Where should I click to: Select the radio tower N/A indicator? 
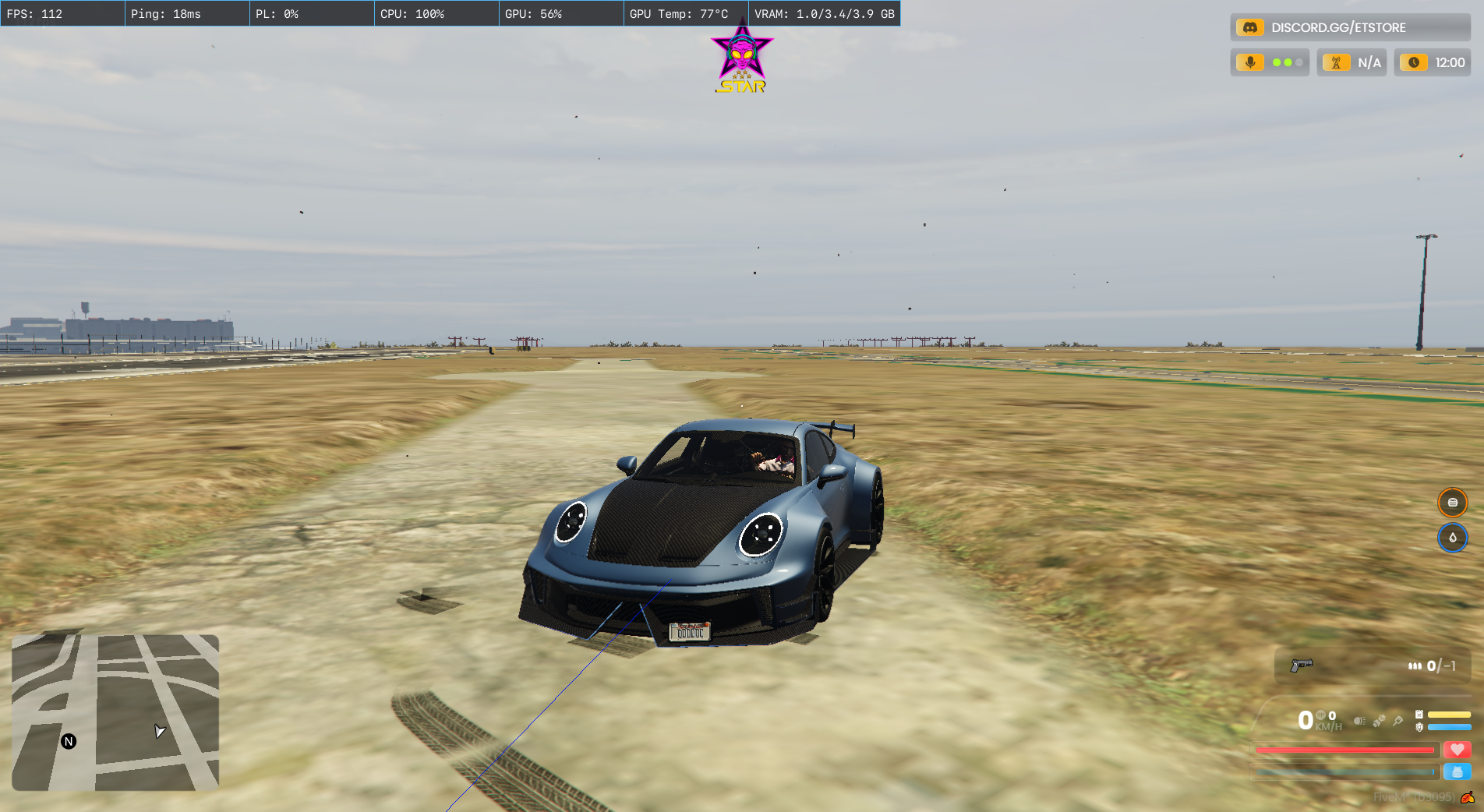[1351, 62]
